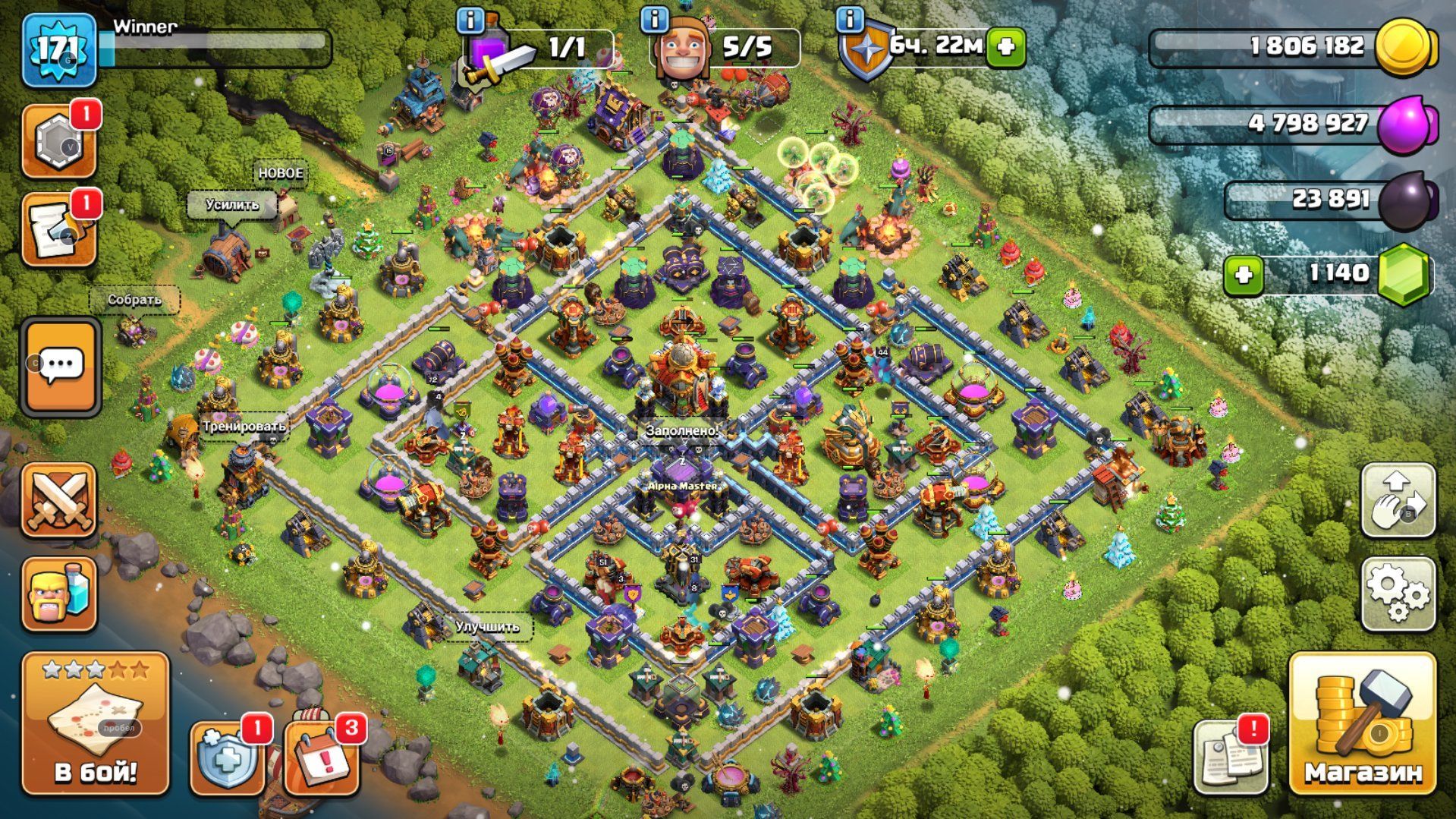Open the shield plus protection icon
This screenshot has width=1456, height=819.
point(227,758)
